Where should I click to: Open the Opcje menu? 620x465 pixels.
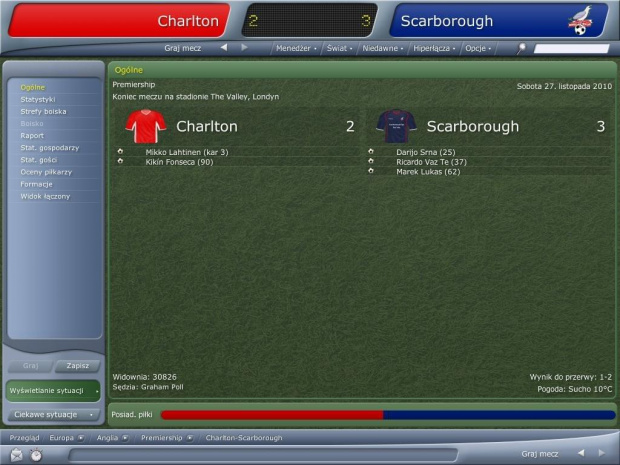pos(478,47)
